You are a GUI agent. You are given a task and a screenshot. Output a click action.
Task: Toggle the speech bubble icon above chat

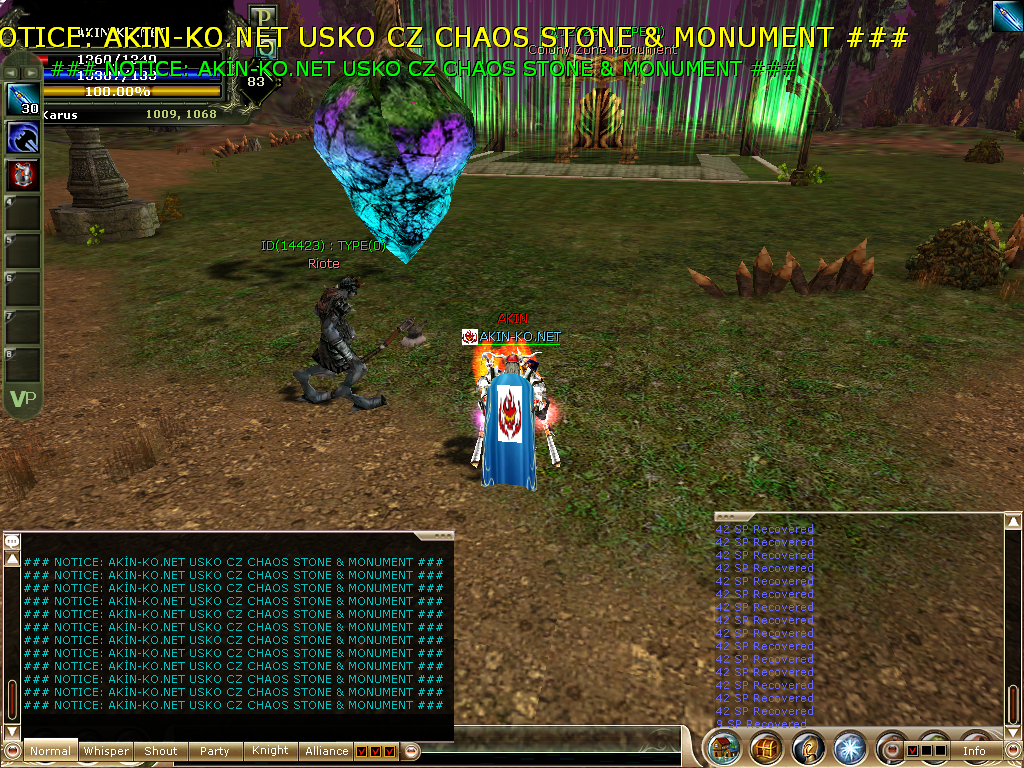[x=12, y=541]
